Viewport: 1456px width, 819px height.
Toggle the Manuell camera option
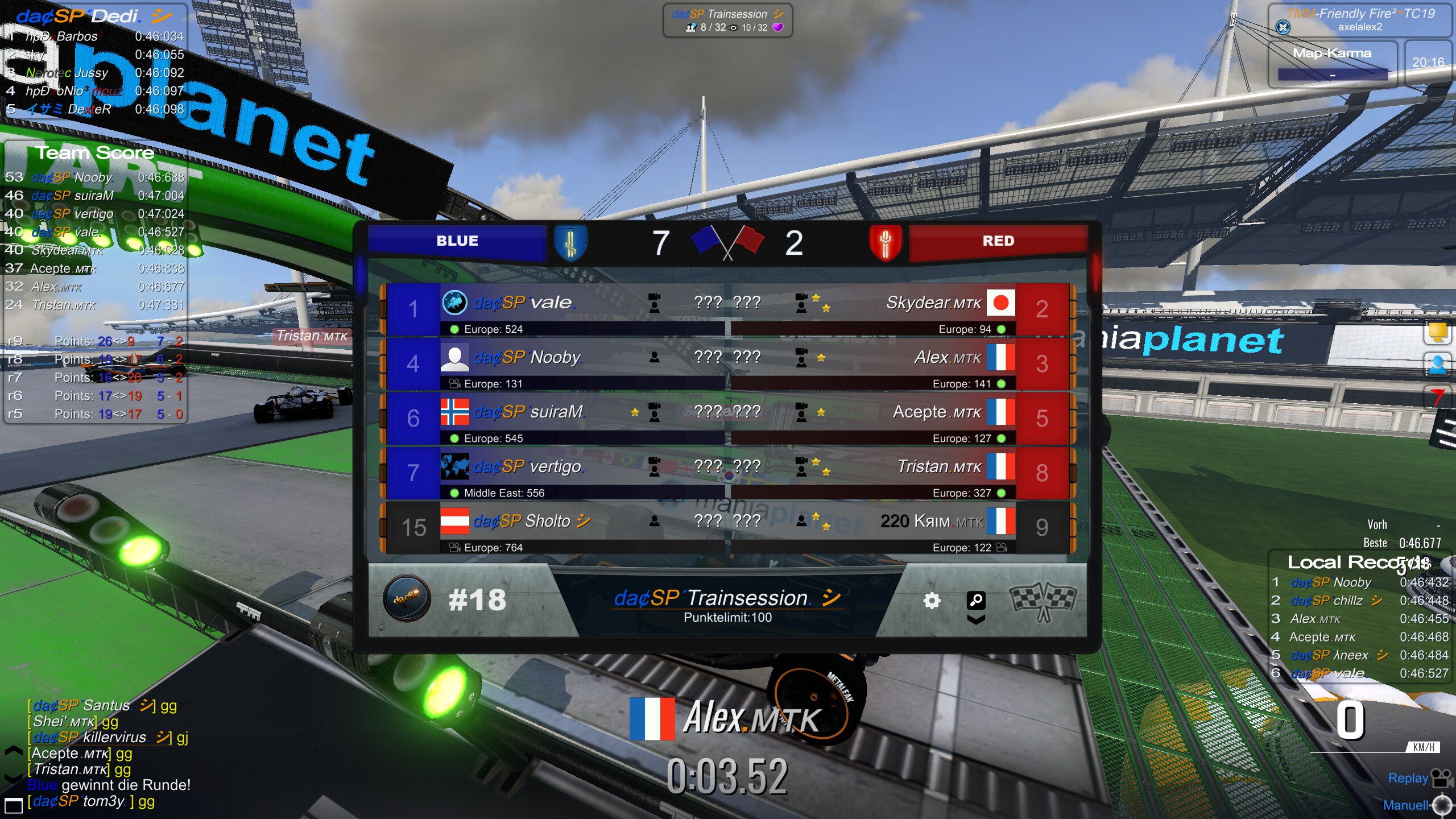[x=1416, y=805]
